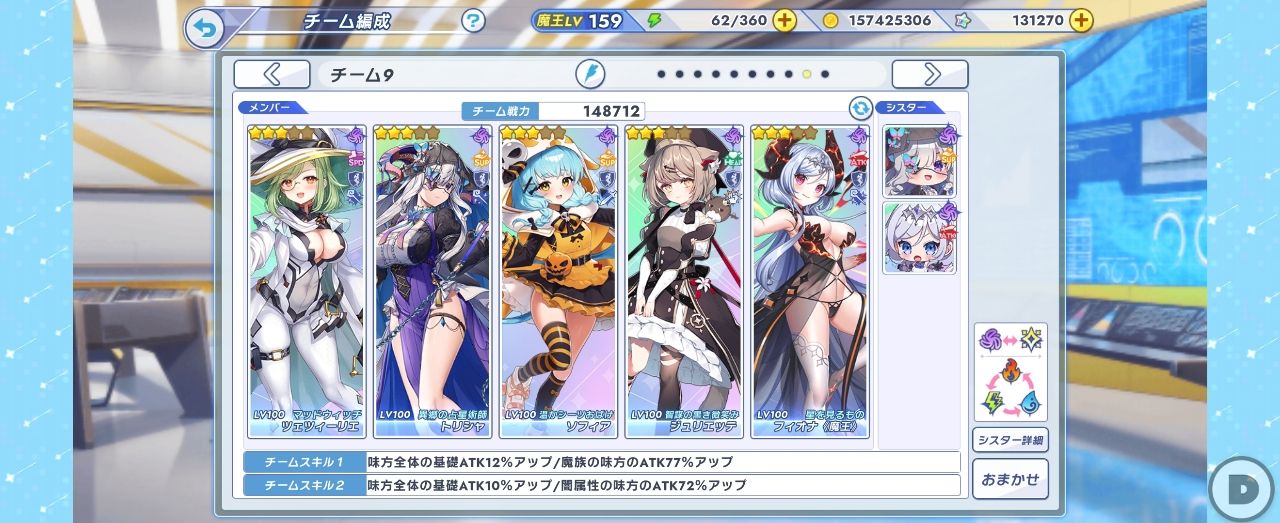Tap the round D overlay button
The image size is (1280, 523).
(x=1241, y=489)
